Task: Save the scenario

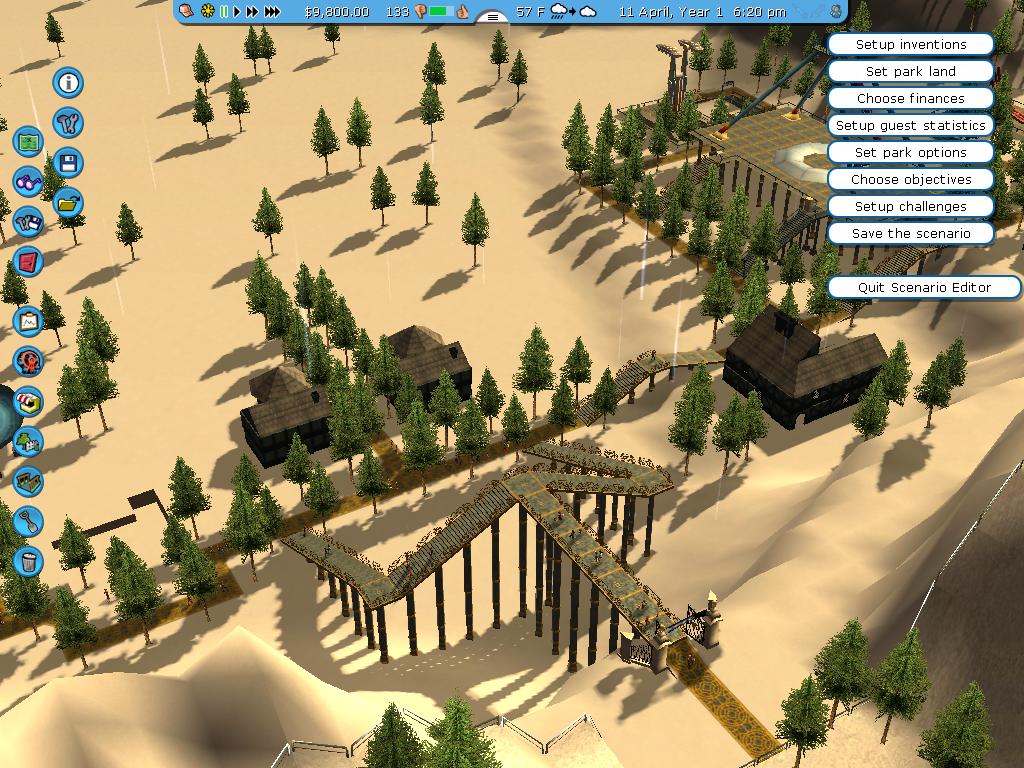Action: point(910,233)
